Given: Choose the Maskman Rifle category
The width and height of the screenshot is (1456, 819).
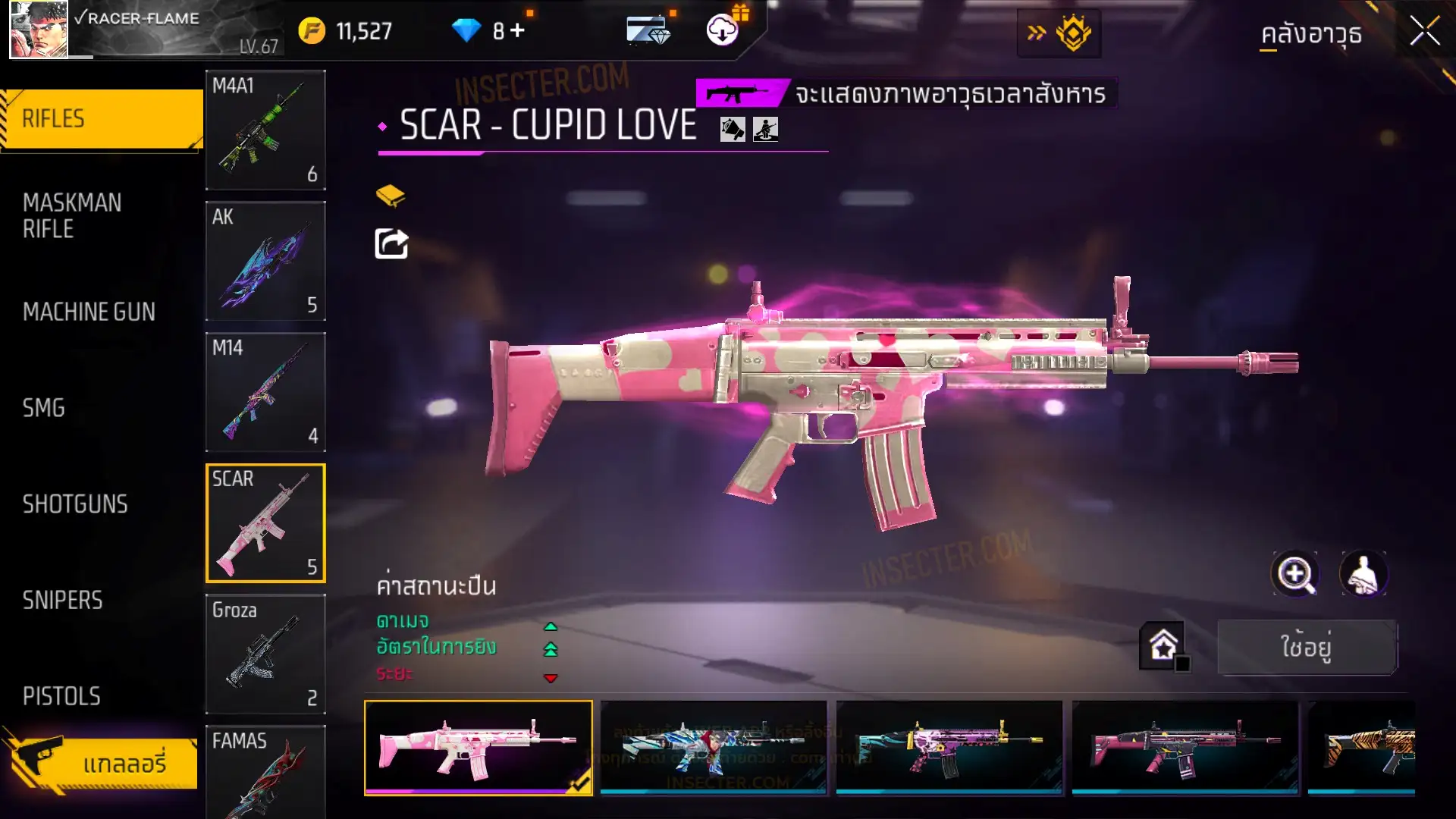Looking at the screenshot, I should pyautogui.click(x=72, y=216).
